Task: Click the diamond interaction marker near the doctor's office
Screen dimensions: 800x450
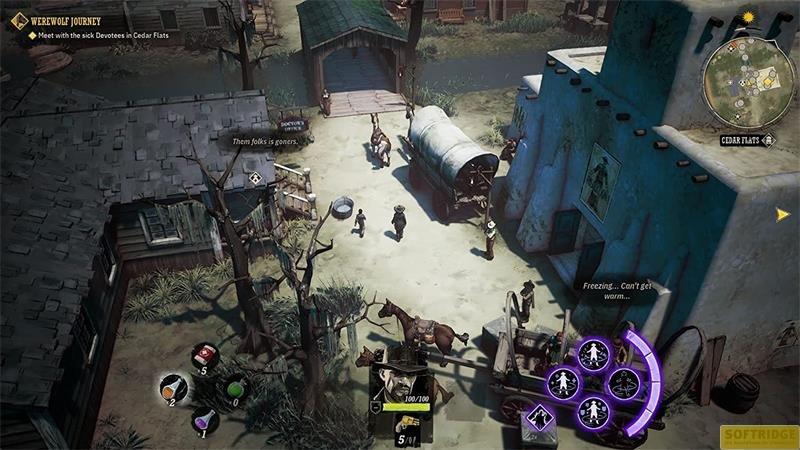Action: (x=256, y=178)
